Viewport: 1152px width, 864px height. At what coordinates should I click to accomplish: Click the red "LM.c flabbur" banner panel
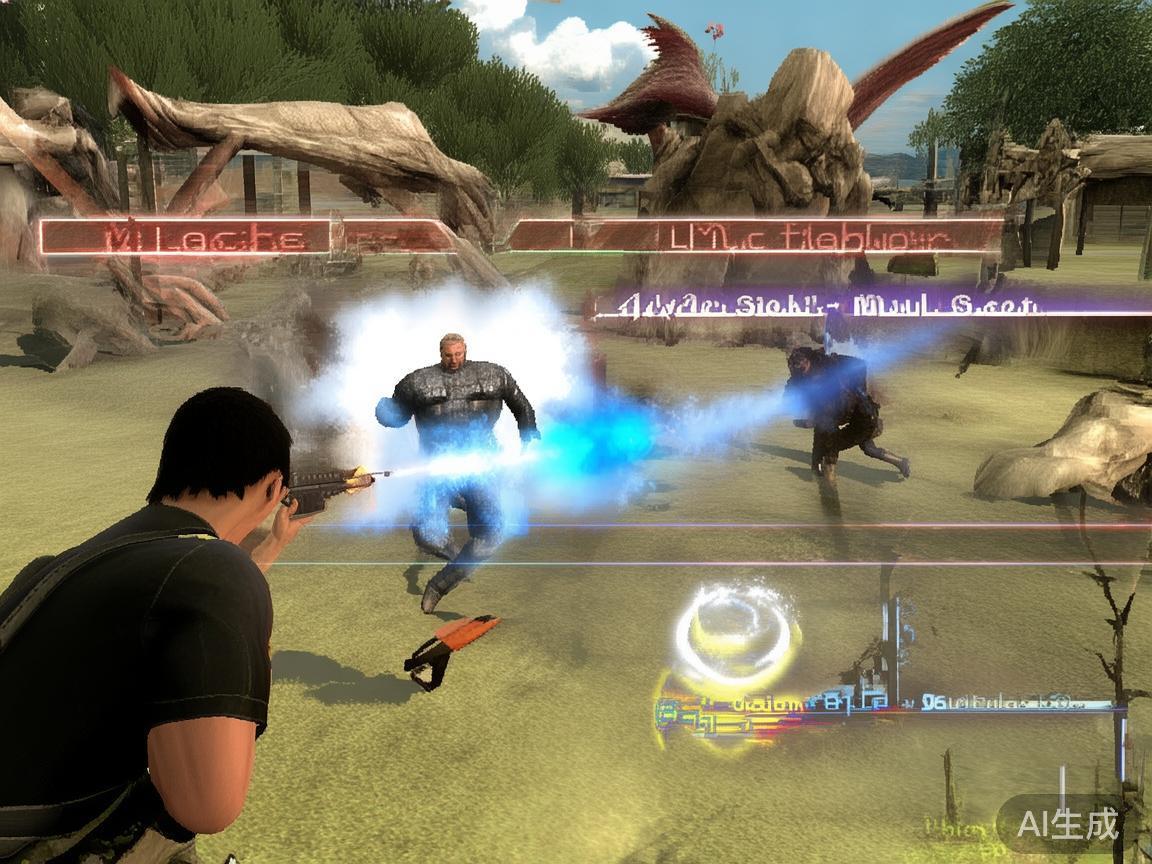point(756,237)
